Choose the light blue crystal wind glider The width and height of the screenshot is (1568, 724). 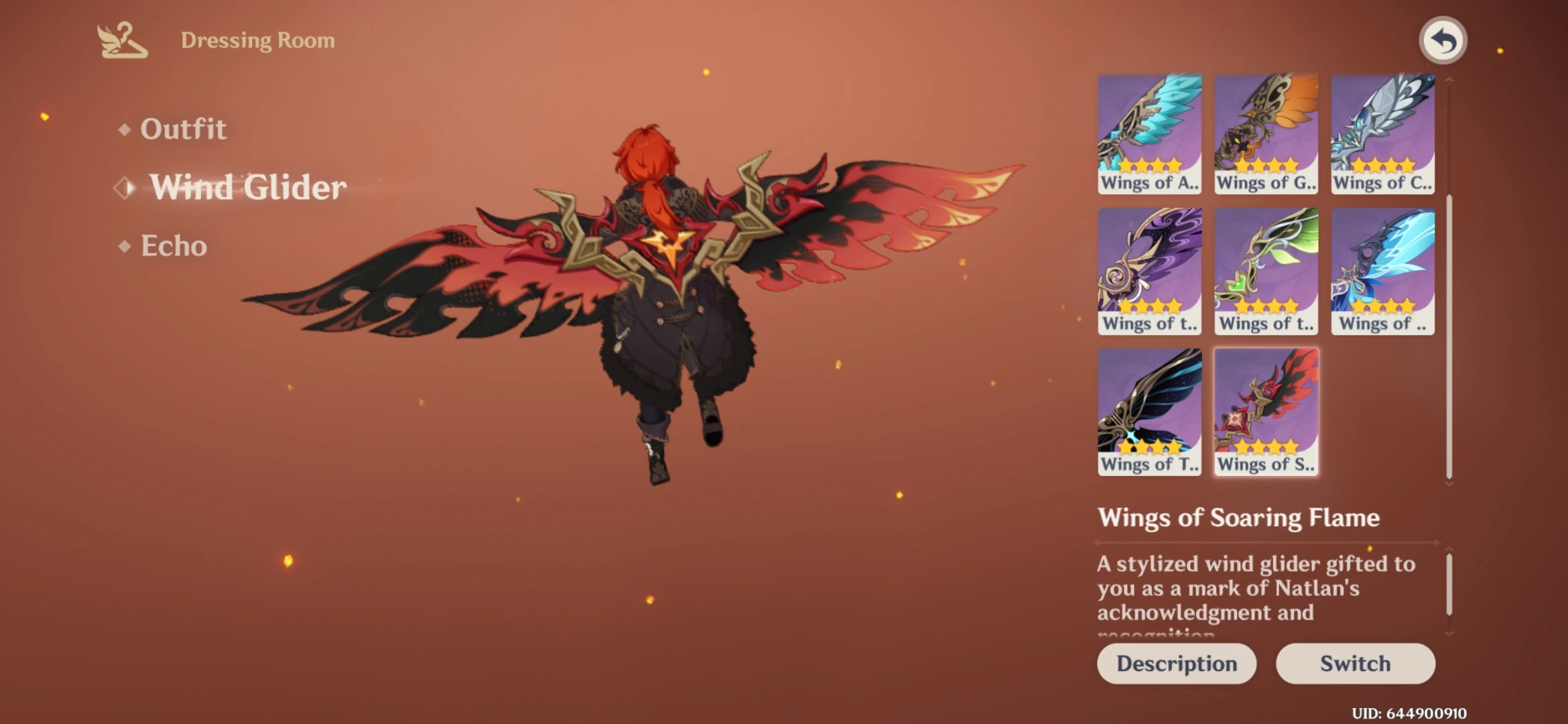1382,271
